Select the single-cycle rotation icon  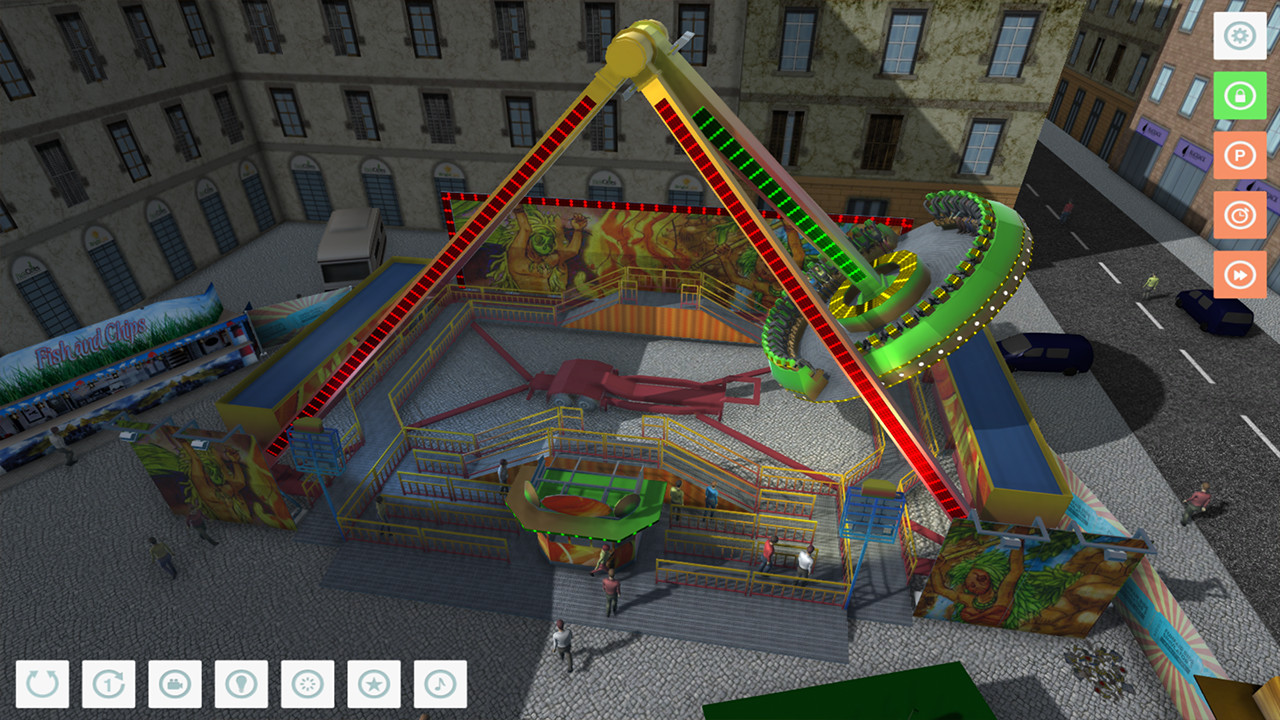coord(107,685)
